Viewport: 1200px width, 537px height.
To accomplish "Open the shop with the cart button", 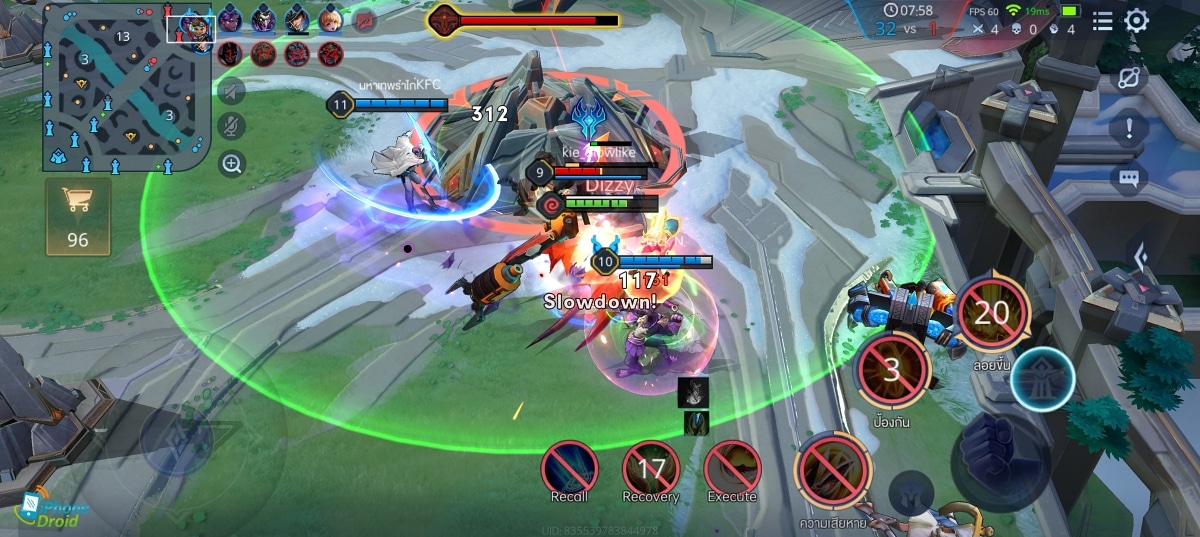I will 78,216.
